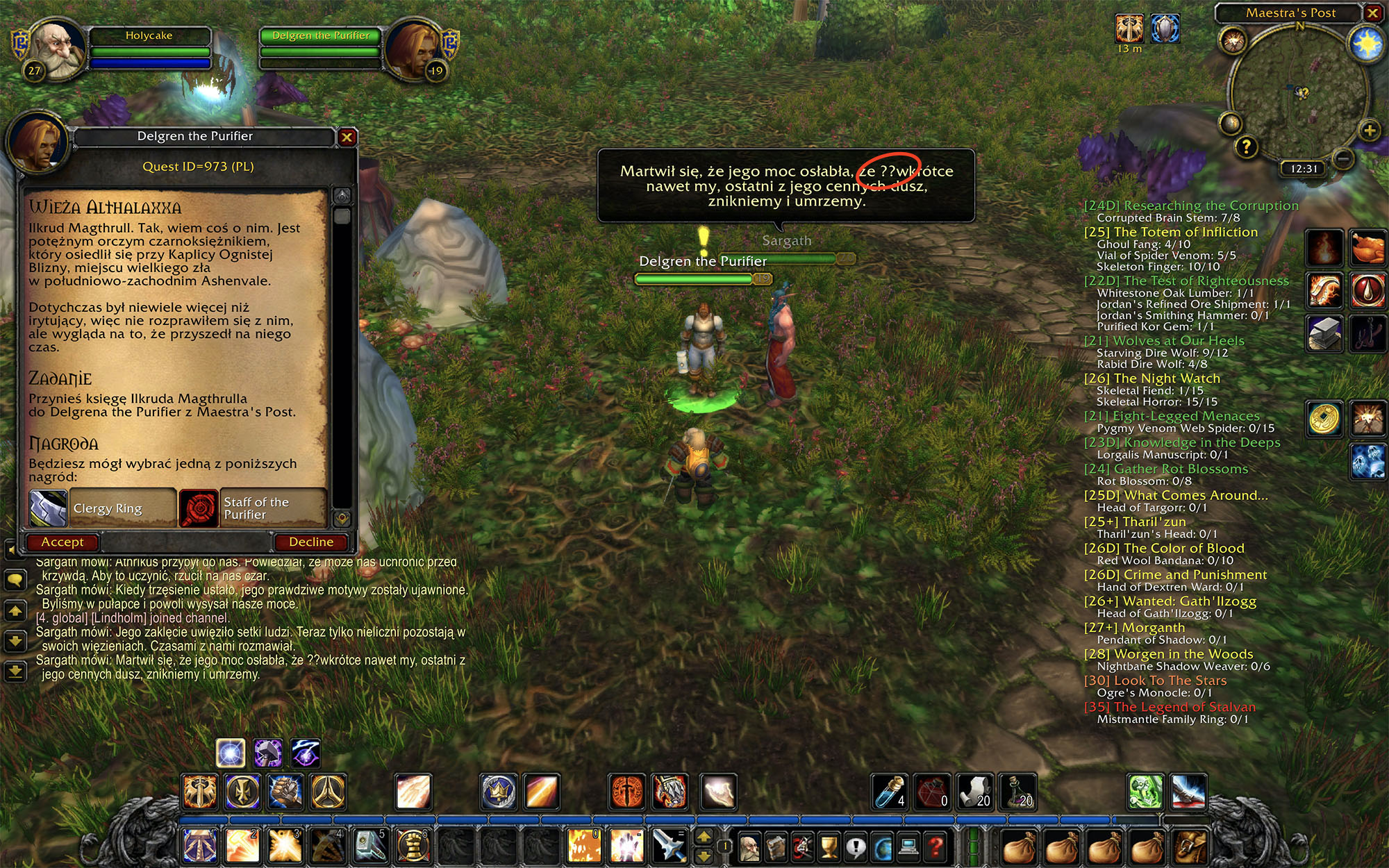This screenshot has width=1389, height=868.
Task: Choose the Staff of the Purifier reward
Action: coord(253,508)
